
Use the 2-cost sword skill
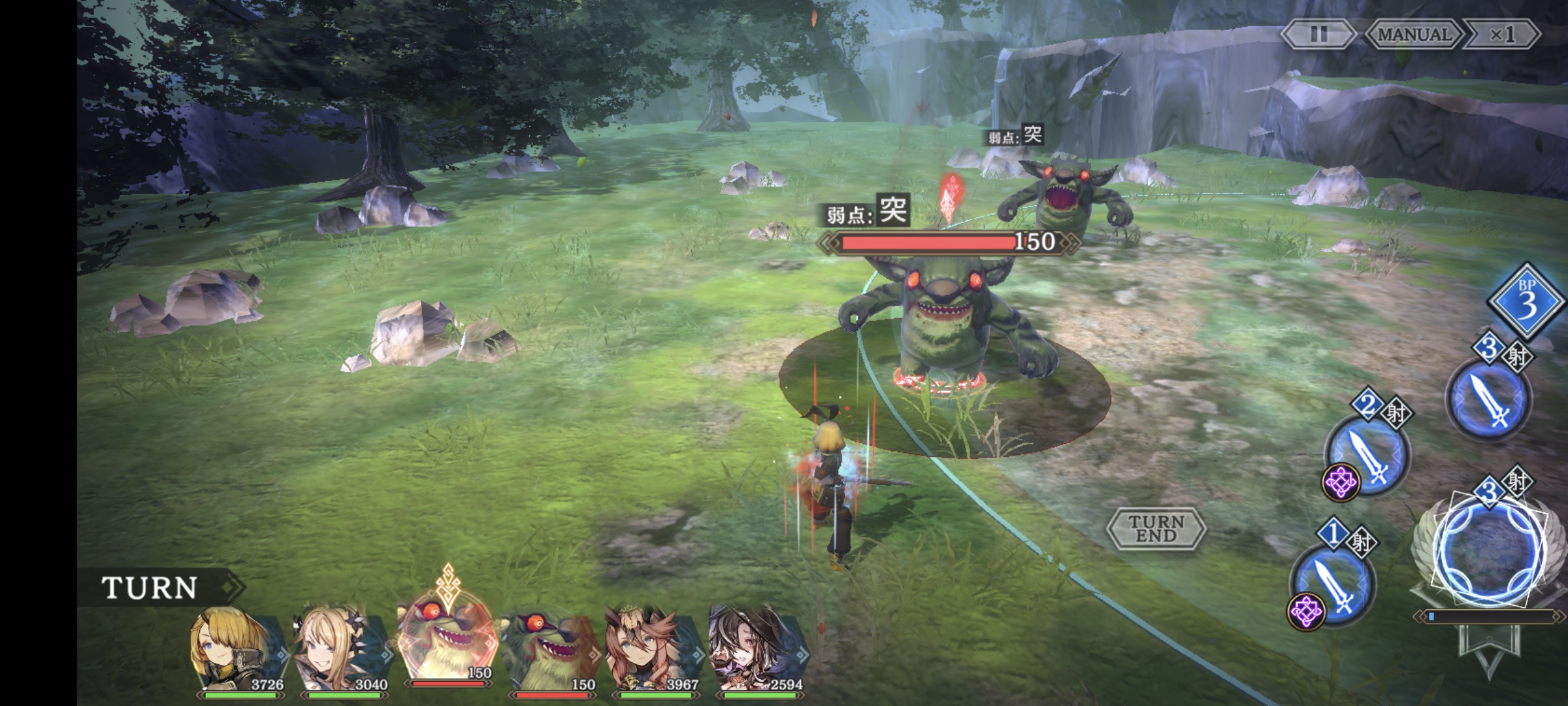click(x=1367, y=455)
